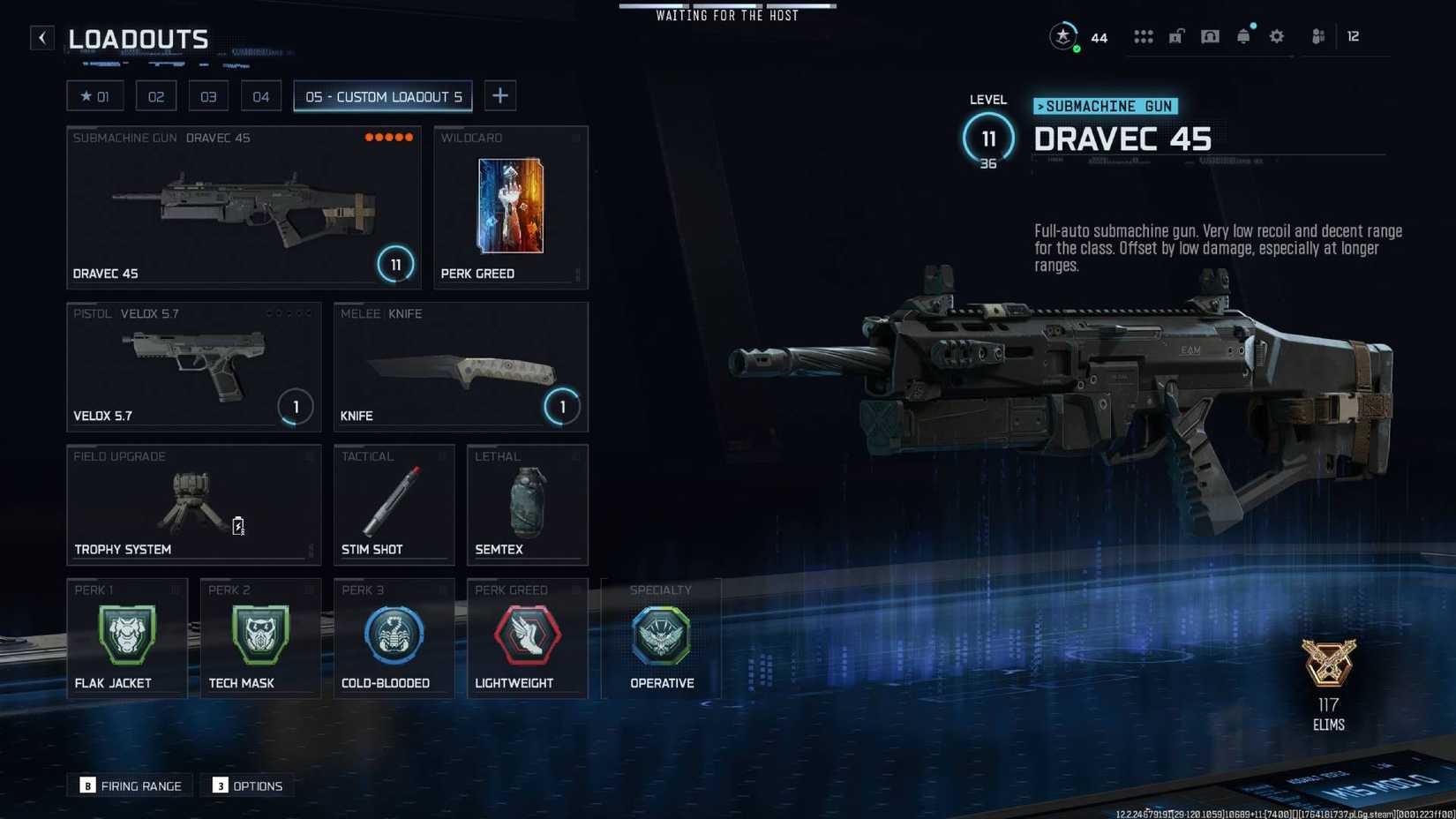Open the Trophy System field upgrade slot
Image resolution: width=1456 pixels, height=819 pixels.
(x=193, y=503)
